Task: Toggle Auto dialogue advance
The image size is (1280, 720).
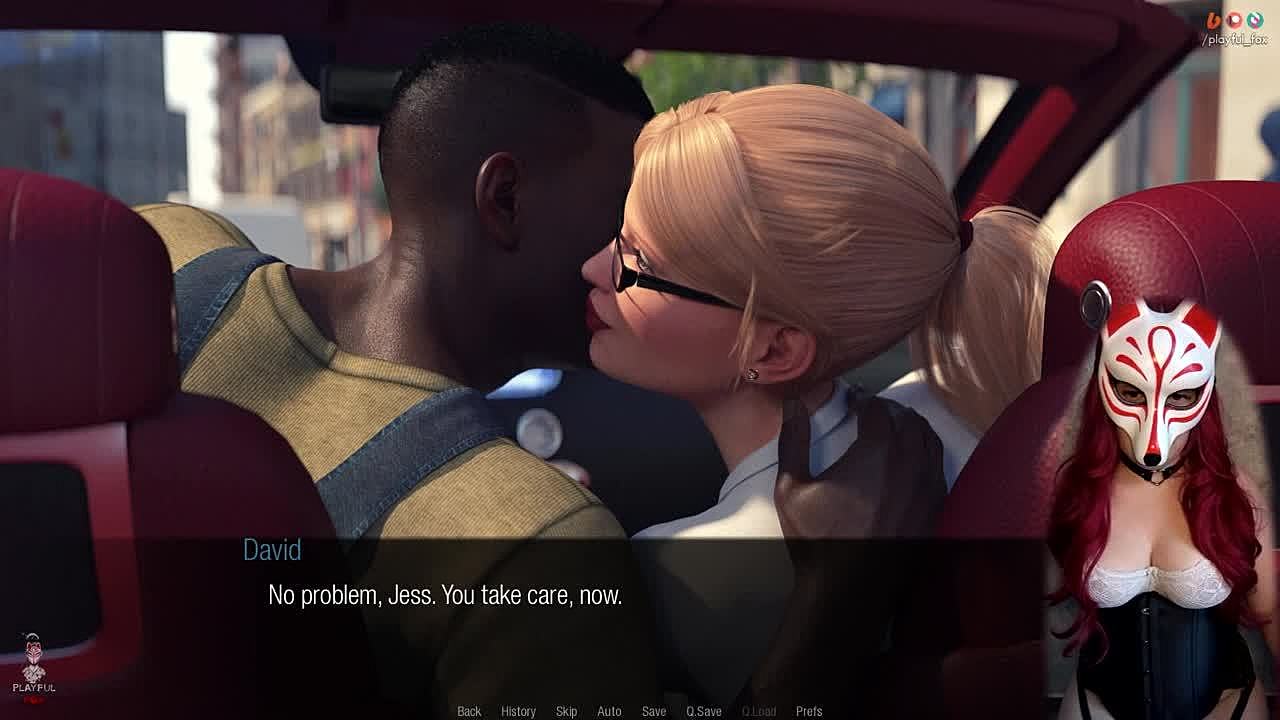Action: (x=609, y=711)
